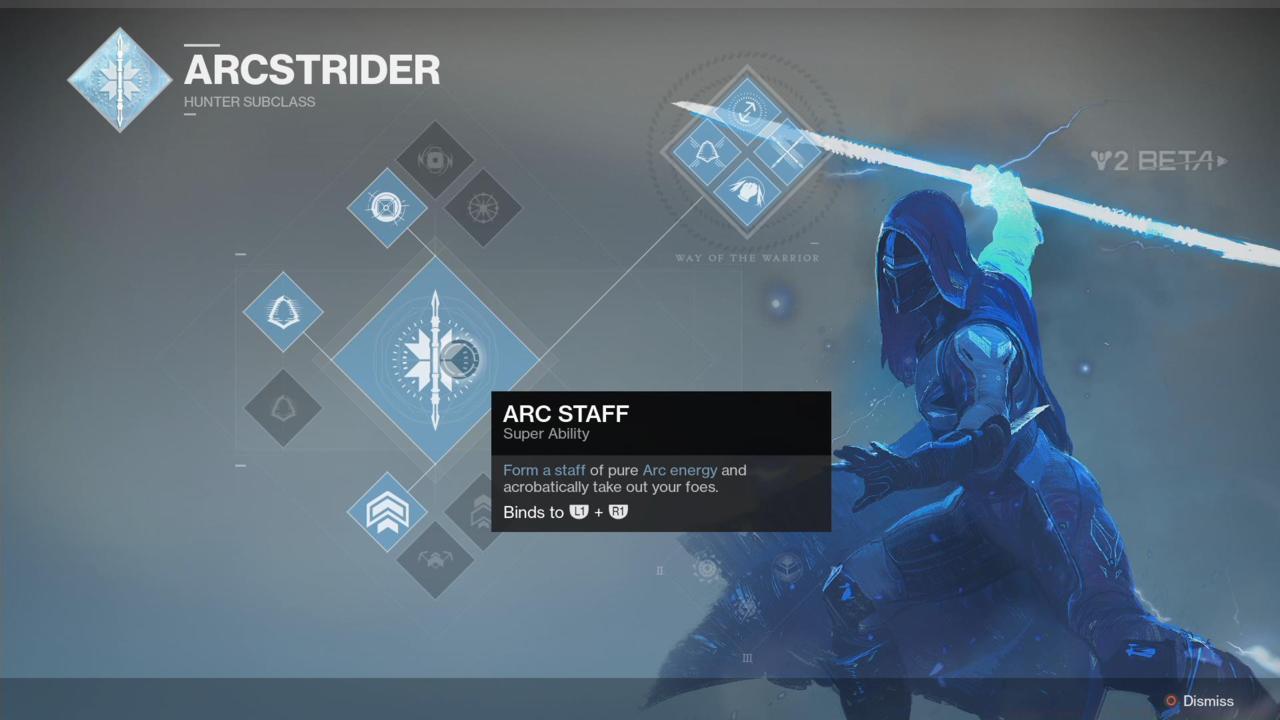Screen dimensions: 1280x720
Task: Click the L1 button glyph in the tooltip
Action: click(579, 511)
